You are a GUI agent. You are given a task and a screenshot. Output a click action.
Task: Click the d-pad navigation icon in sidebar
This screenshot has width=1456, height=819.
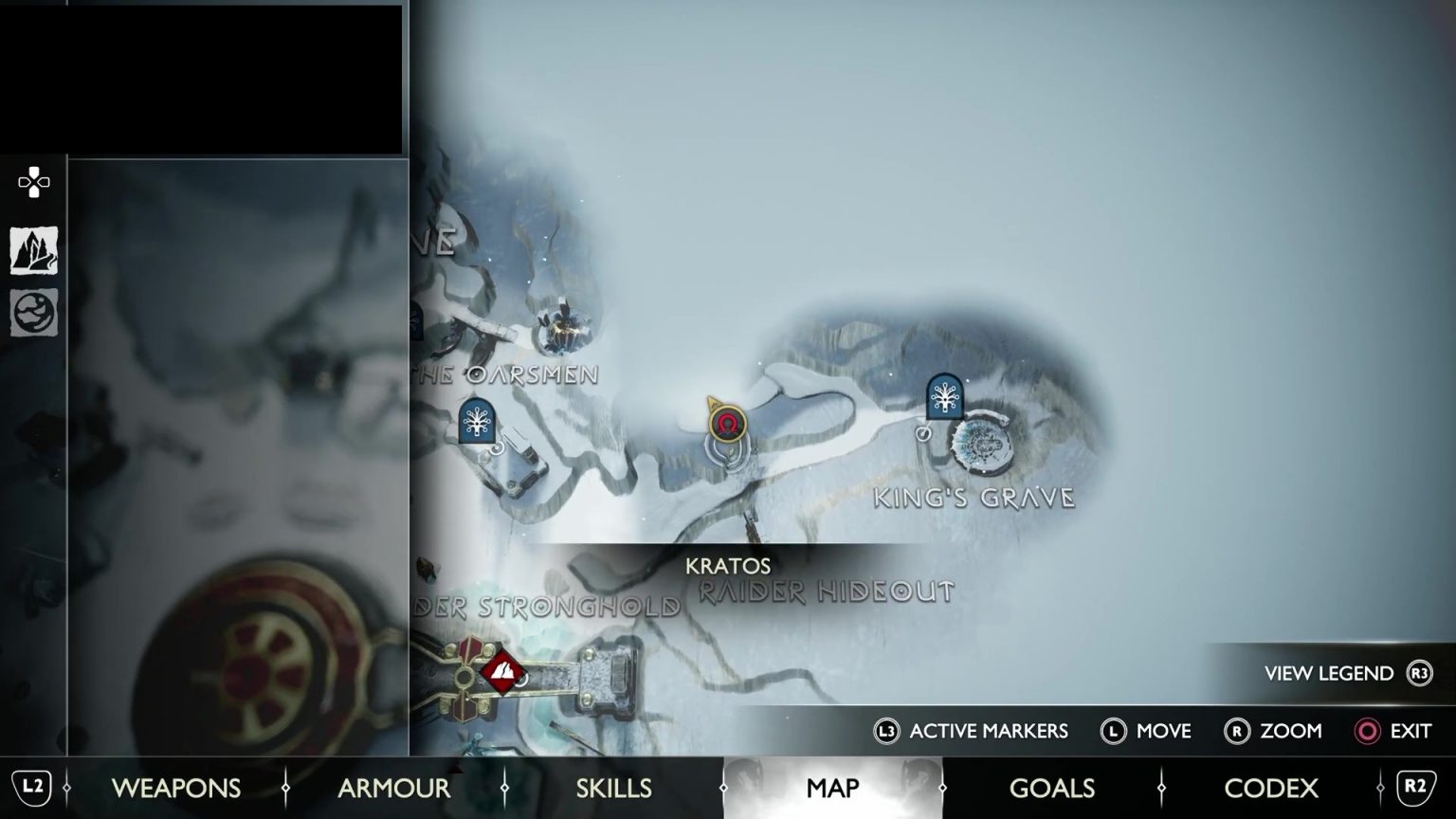(x=33, y=183)
